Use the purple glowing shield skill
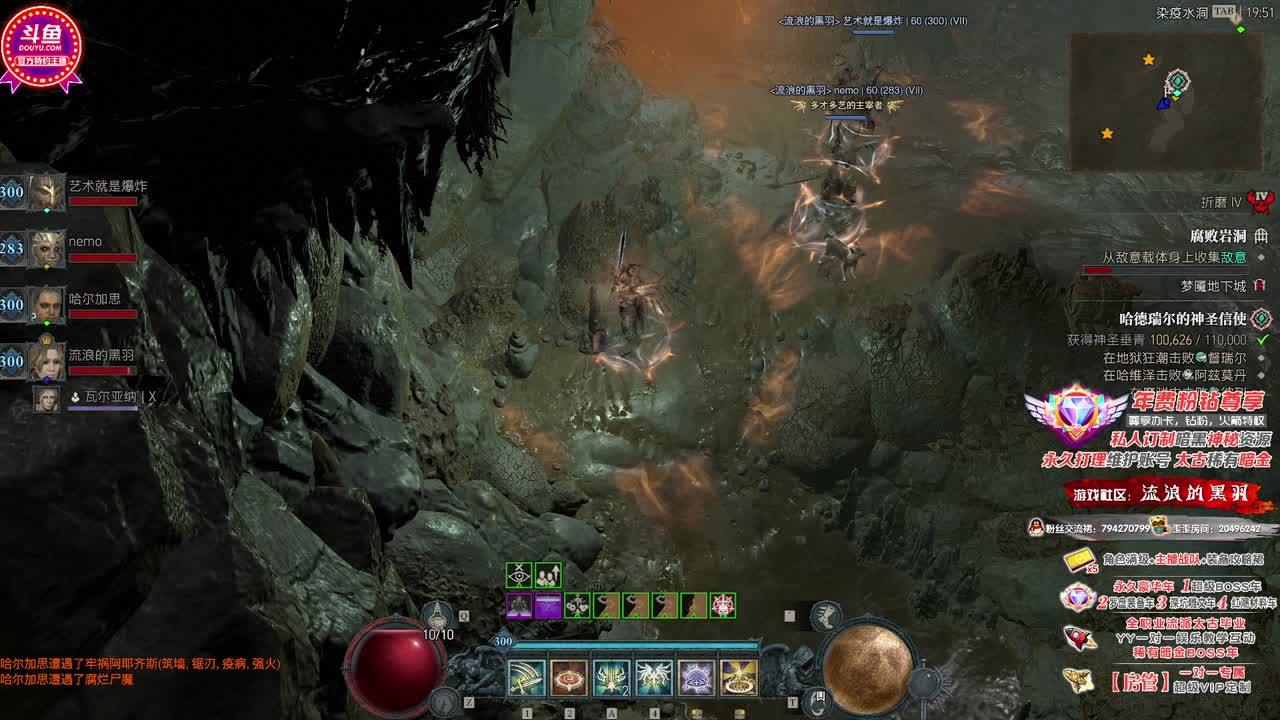The width and height of the screenshot is (1280, 720). (696, 678)
